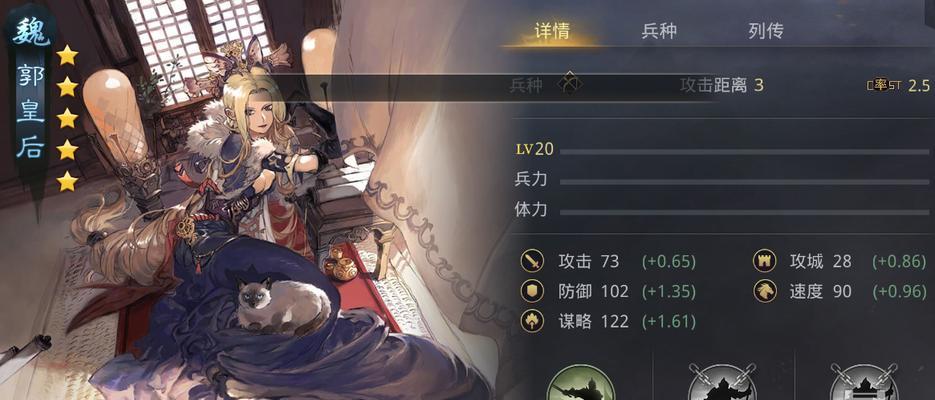Image resolution: width=935 pixels, height=400 pixels.
Task: Select the crossed-weapons troop type icon
Action: pos(569,84)
